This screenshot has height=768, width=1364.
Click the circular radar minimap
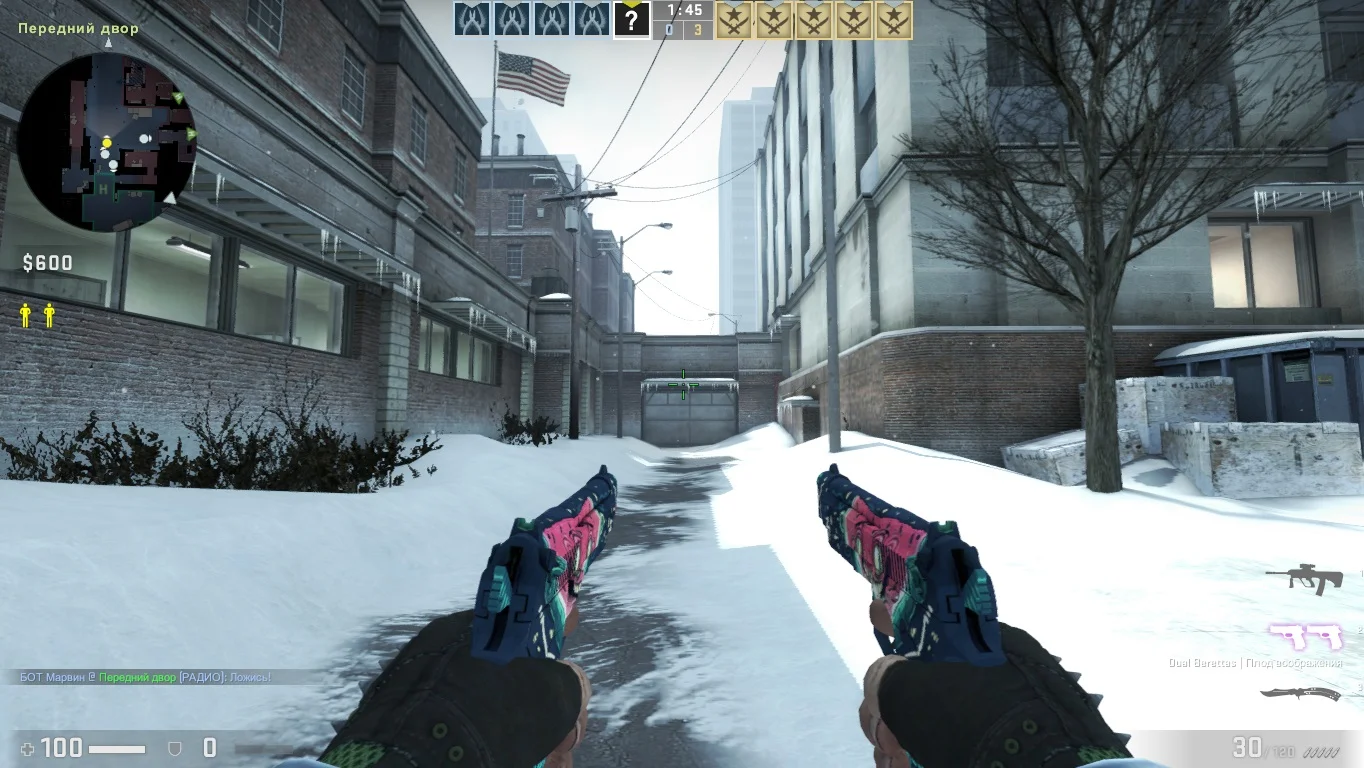(106, 140)
